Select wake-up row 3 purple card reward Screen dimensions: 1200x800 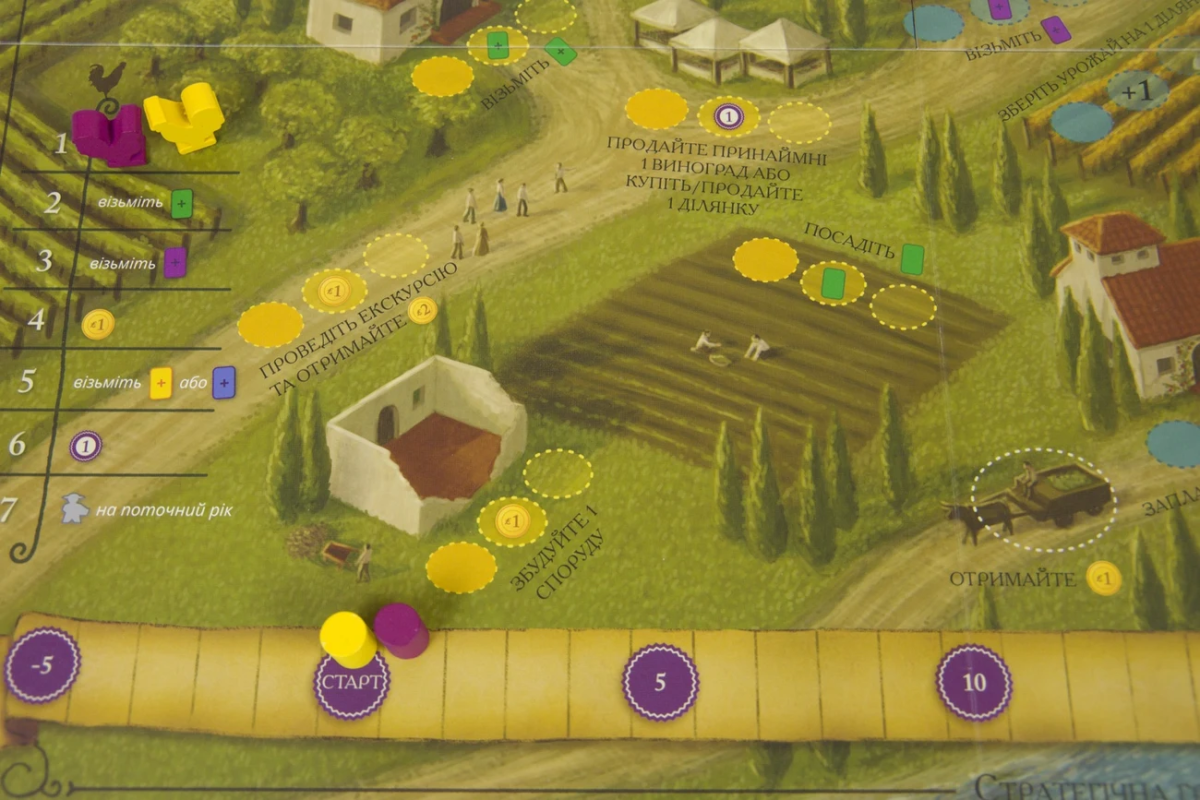(x=175, y=263)
